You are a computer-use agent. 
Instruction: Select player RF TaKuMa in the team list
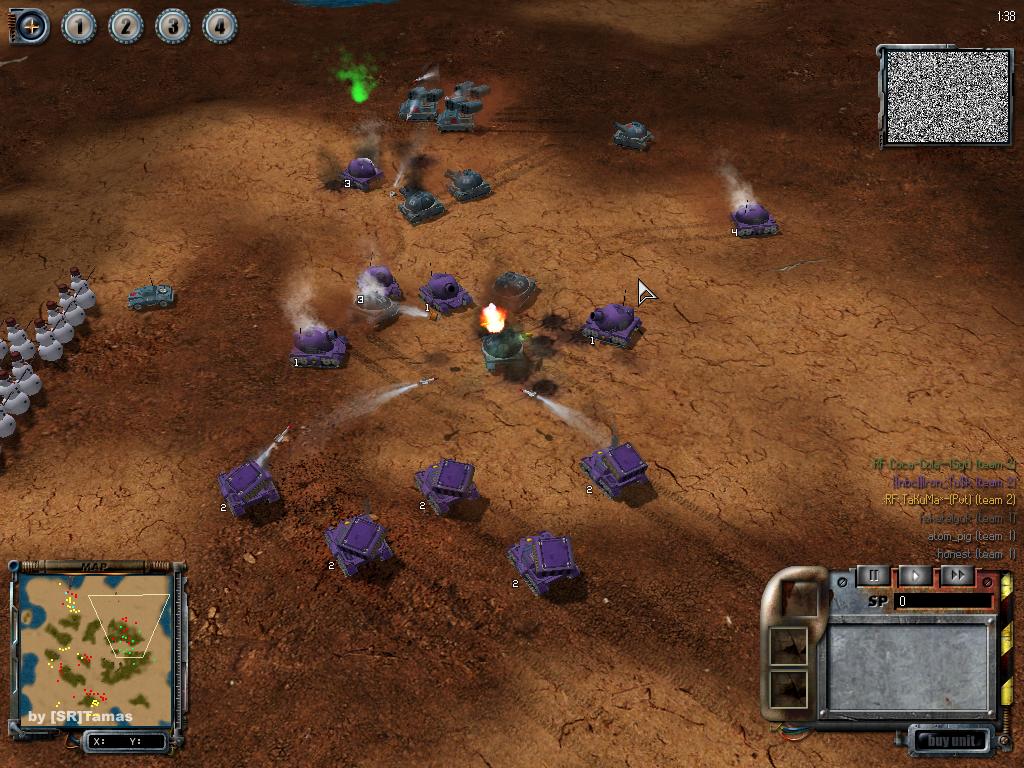point(950,500)
